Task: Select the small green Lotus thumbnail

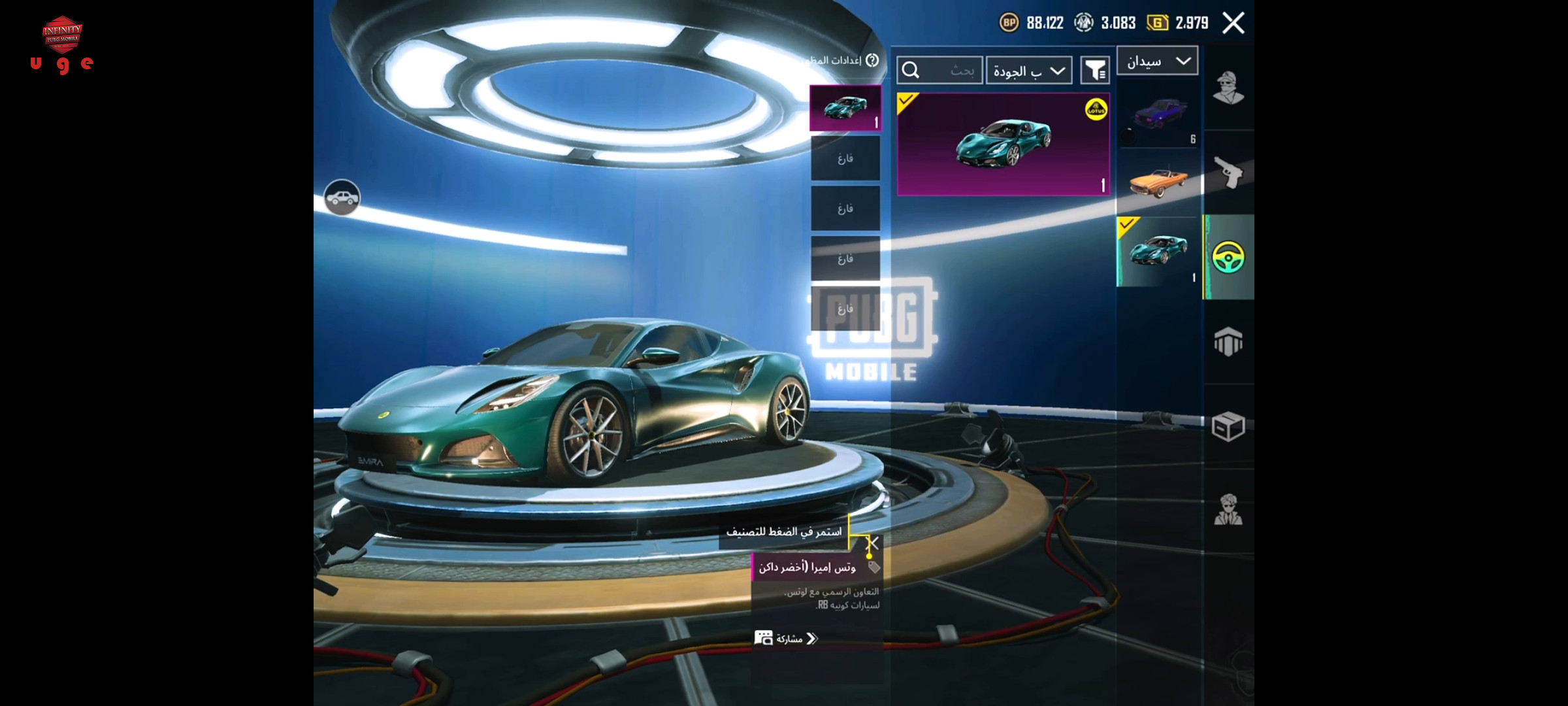Action: click(x=1158, y=252)
